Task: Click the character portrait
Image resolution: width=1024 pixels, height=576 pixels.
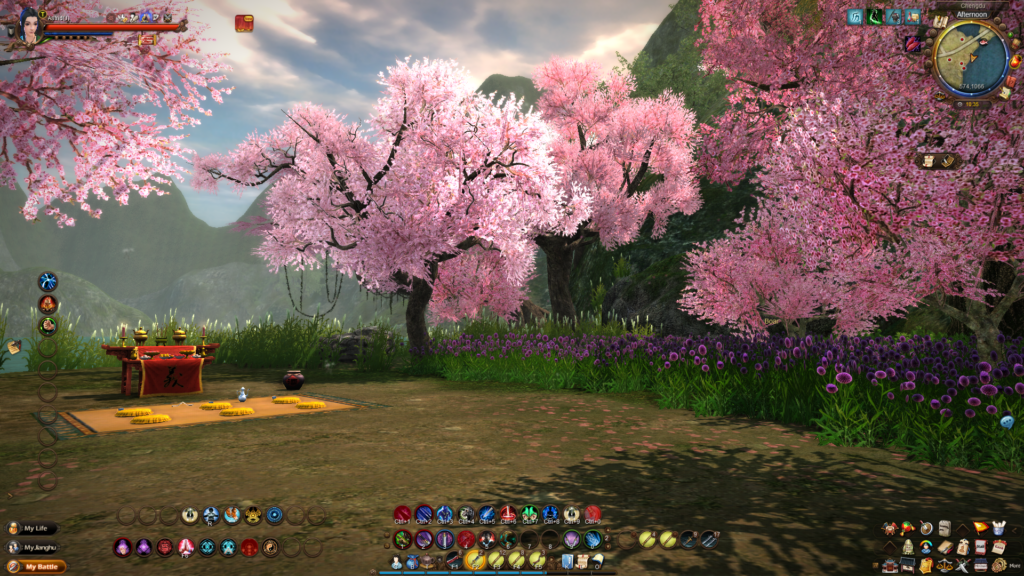Action: click(x=28, y=25)
